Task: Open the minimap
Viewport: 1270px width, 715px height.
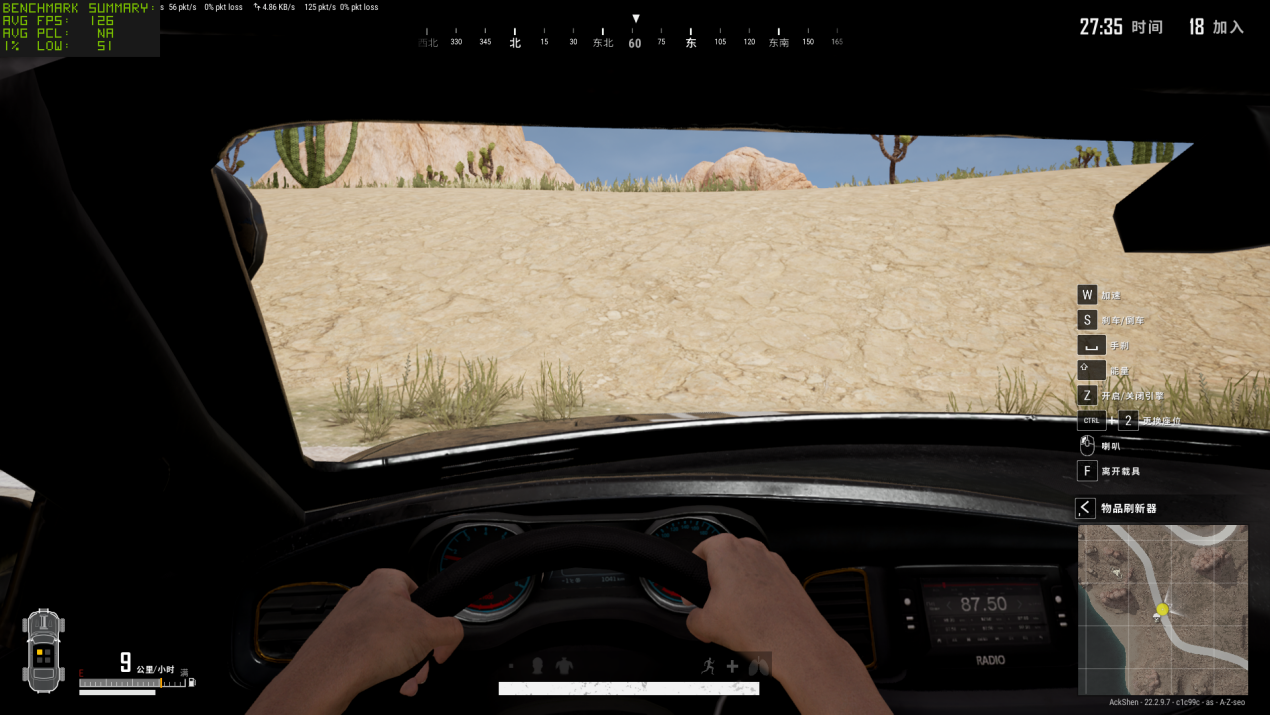Action: coord(1162,609)
